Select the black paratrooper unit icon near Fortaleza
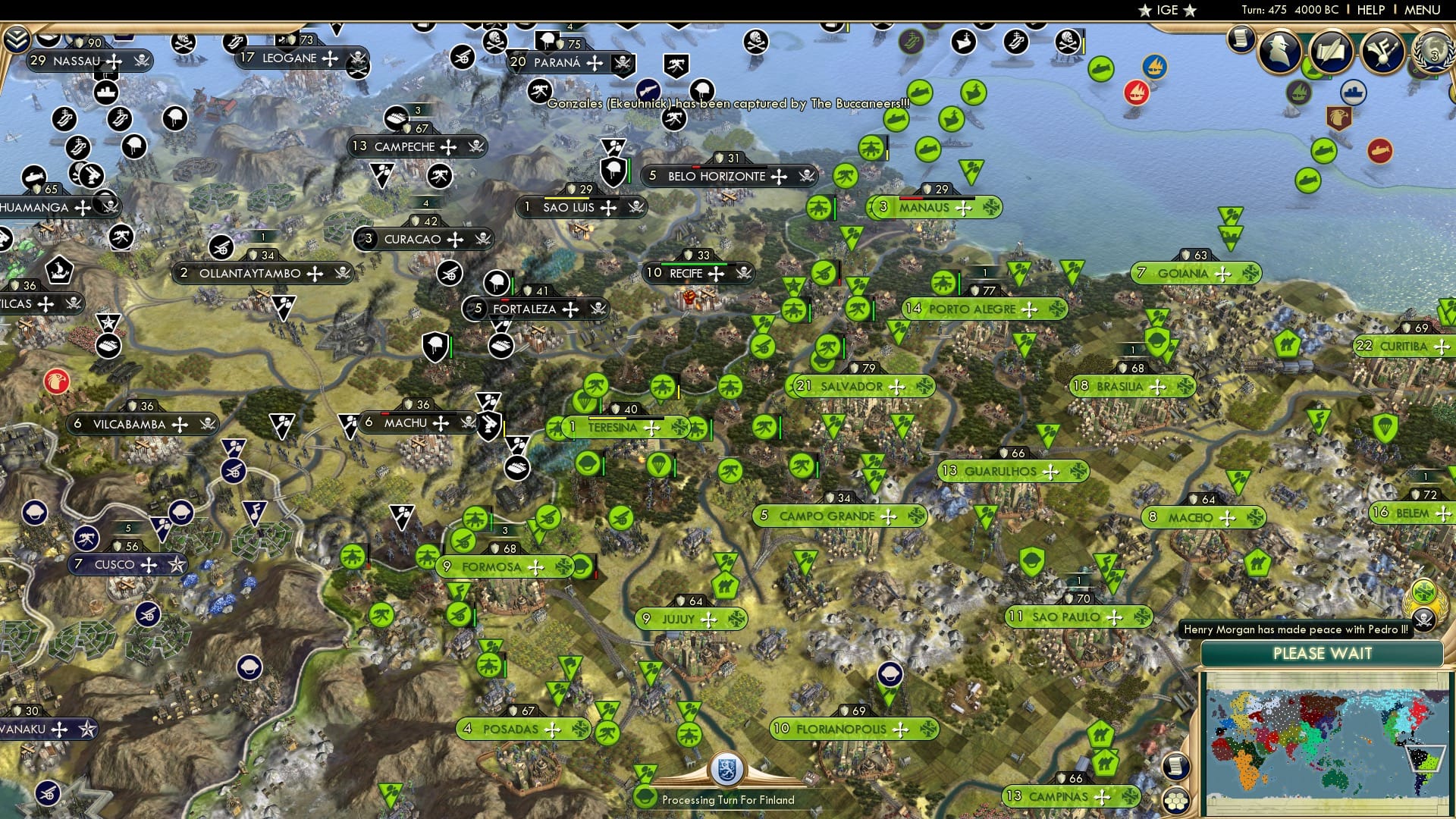The image size is (1456, 819). pyautogui.click(x=497, y=284)
